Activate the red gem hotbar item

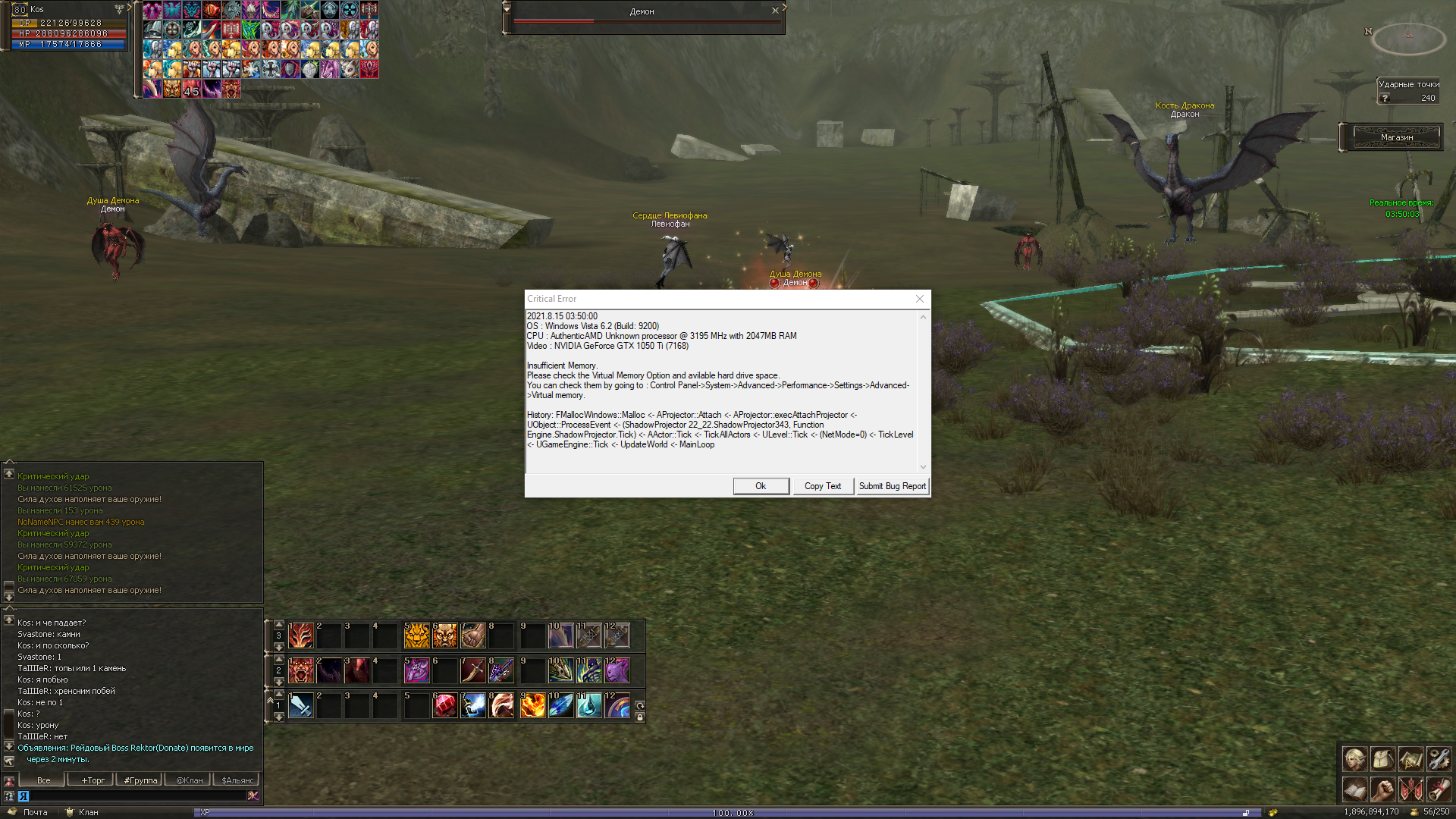(445, 706)
